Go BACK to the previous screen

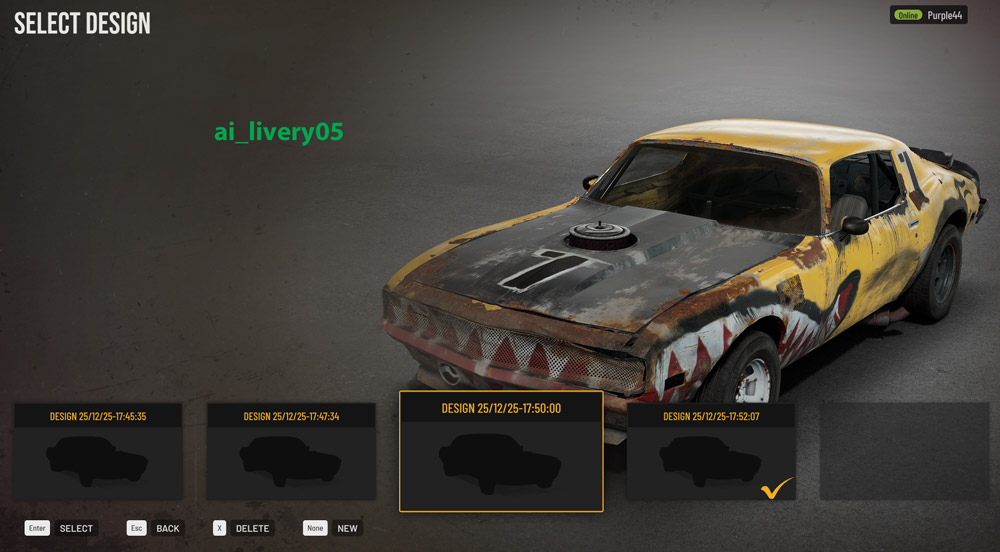click(x=155, y=528)
